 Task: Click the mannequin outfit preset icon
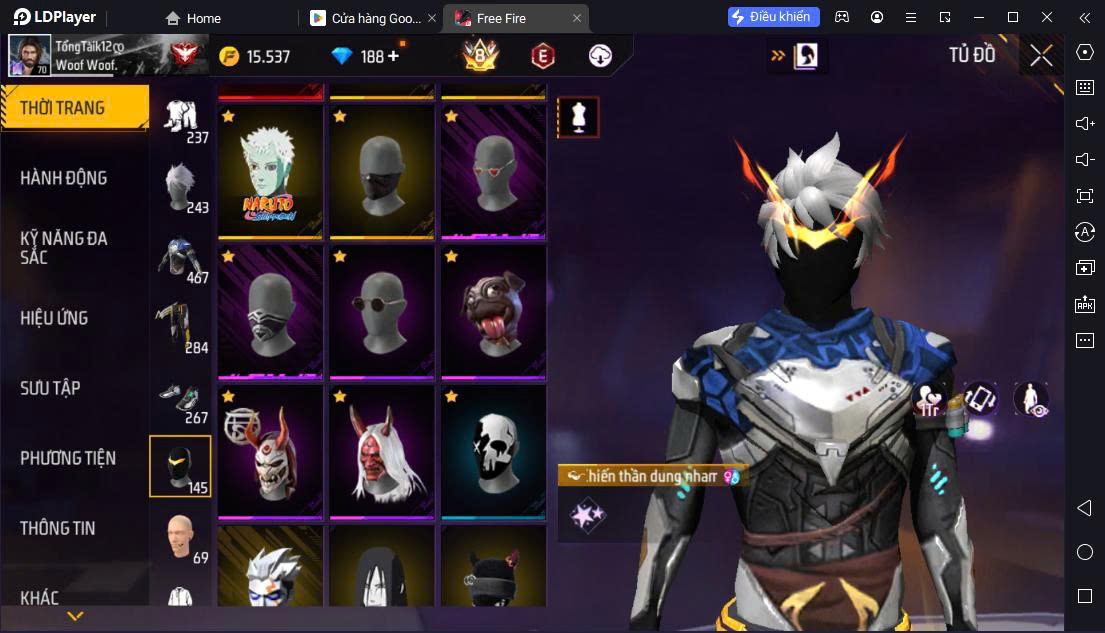click(578, 118)
